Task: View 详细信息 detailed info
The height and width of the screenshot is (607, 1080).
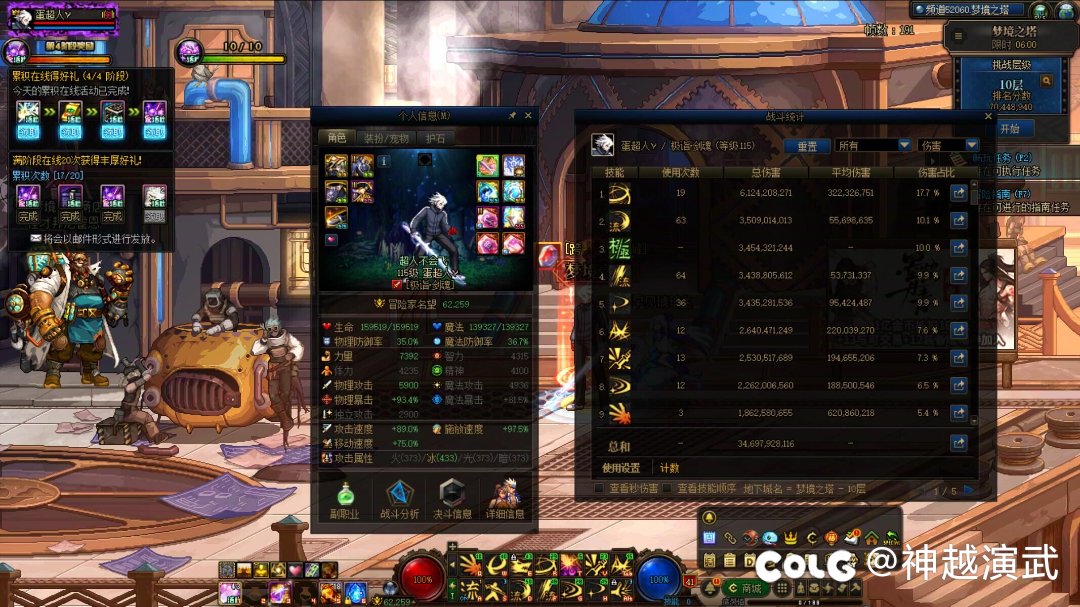Action: pyautogui.click(x=505, y=500)
